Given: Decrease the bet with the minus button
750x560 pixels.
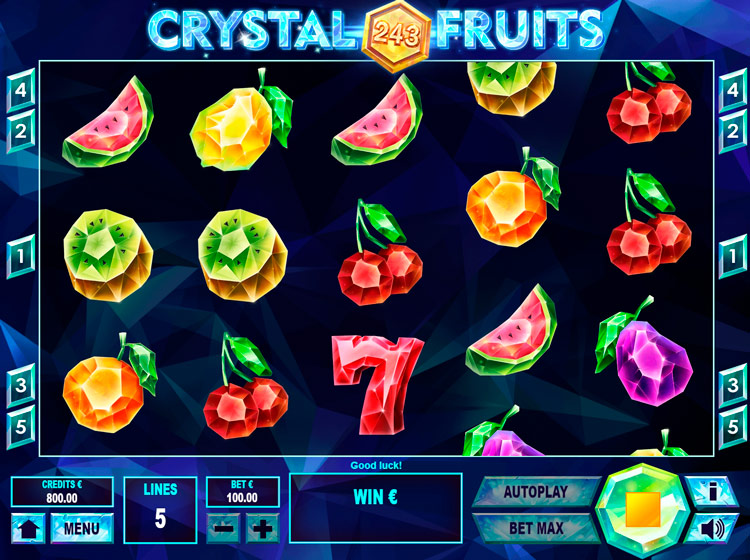Looking at the screenshot, I should click(224, 527).
